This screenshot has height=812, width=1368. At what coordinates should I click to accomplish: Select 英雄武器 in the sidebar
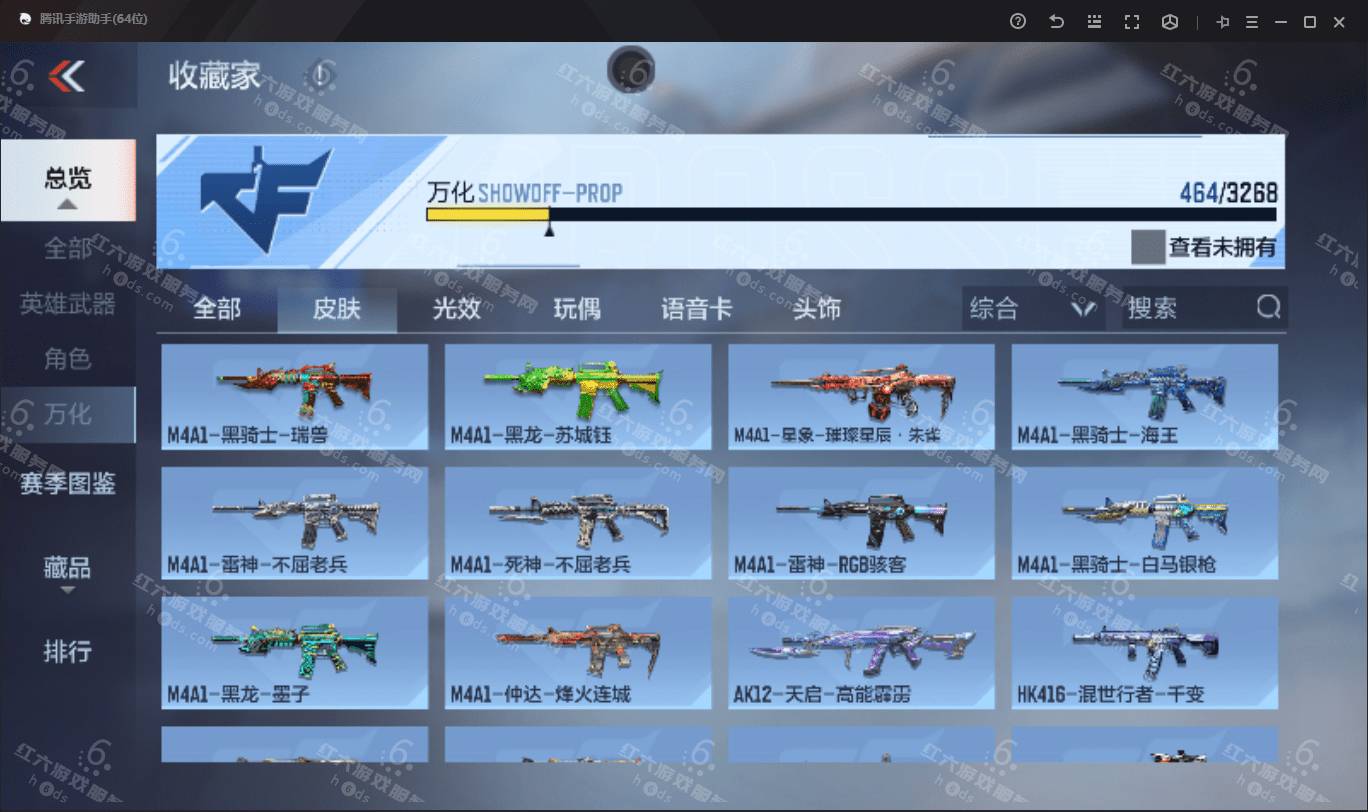[67, 303]
